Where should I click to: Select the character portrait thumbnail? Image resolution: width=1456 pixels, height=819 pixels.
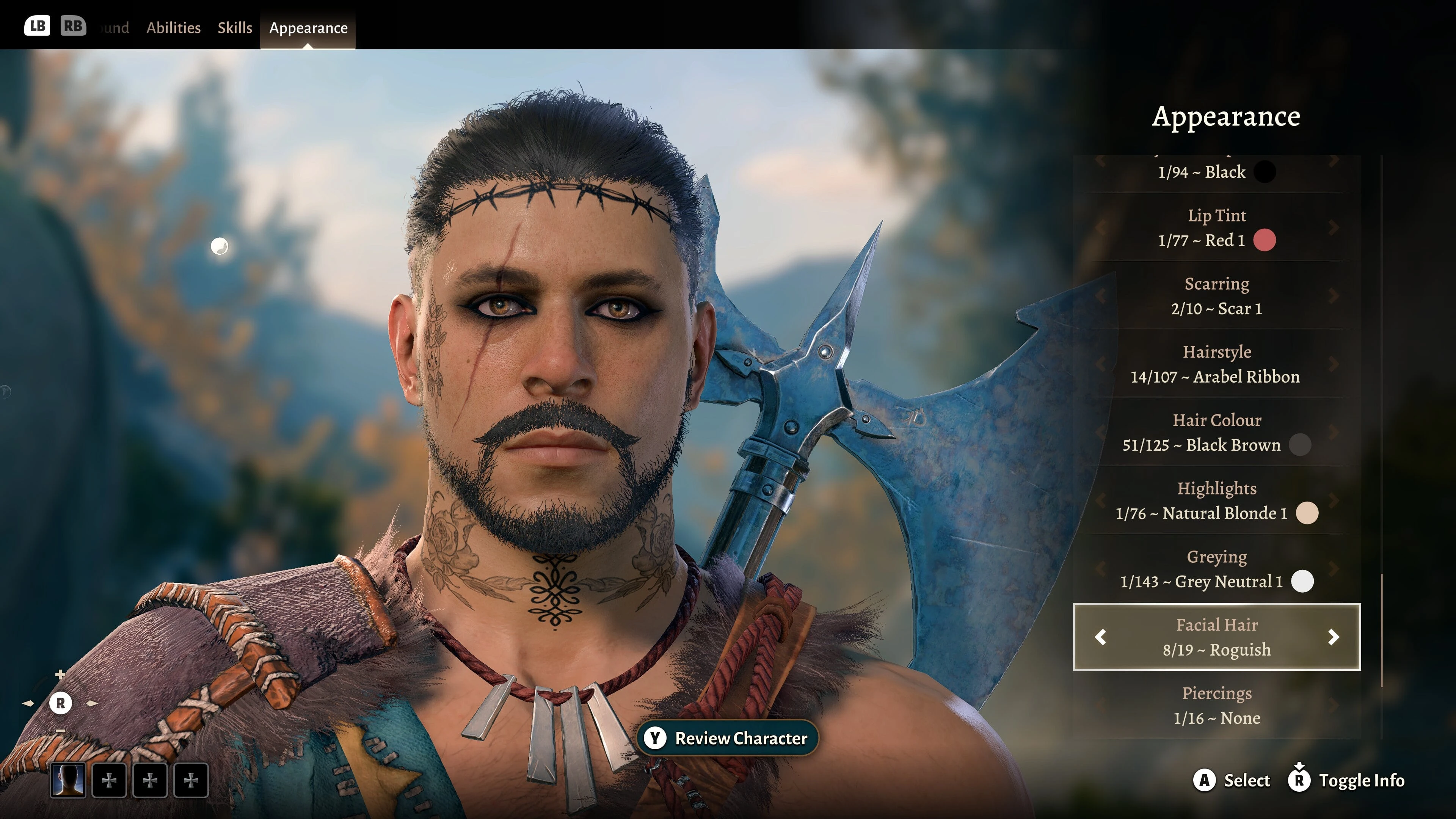coord(68,781)
